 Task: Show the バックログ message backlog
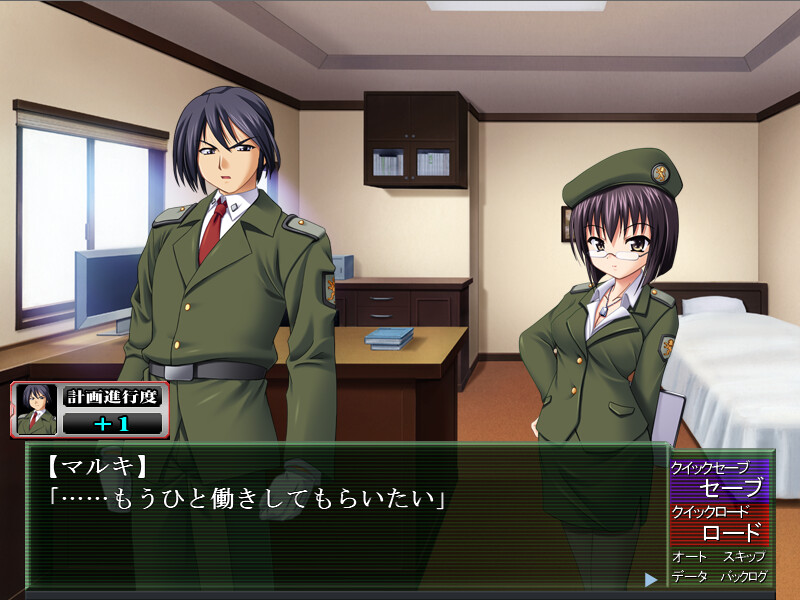[744, 577]
